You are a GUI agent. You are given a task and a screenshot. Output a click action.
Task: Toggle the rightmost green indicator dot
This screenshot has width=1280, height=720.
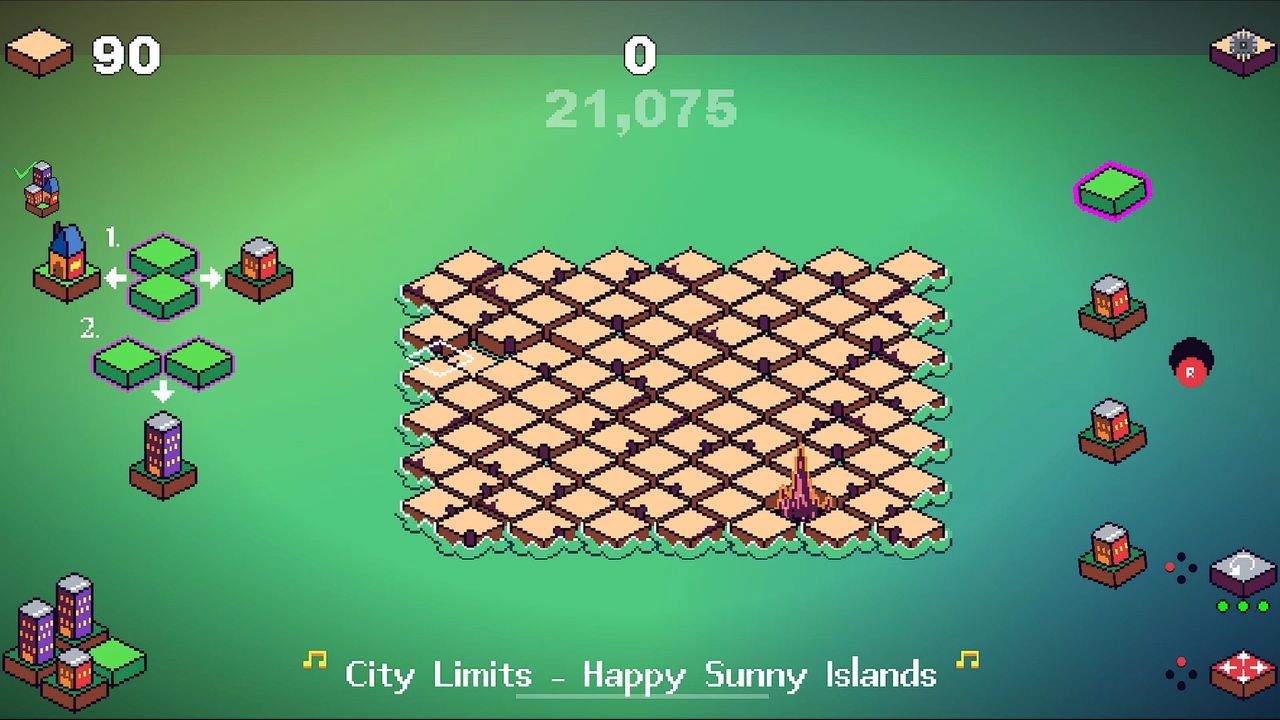pos(1263,606)
